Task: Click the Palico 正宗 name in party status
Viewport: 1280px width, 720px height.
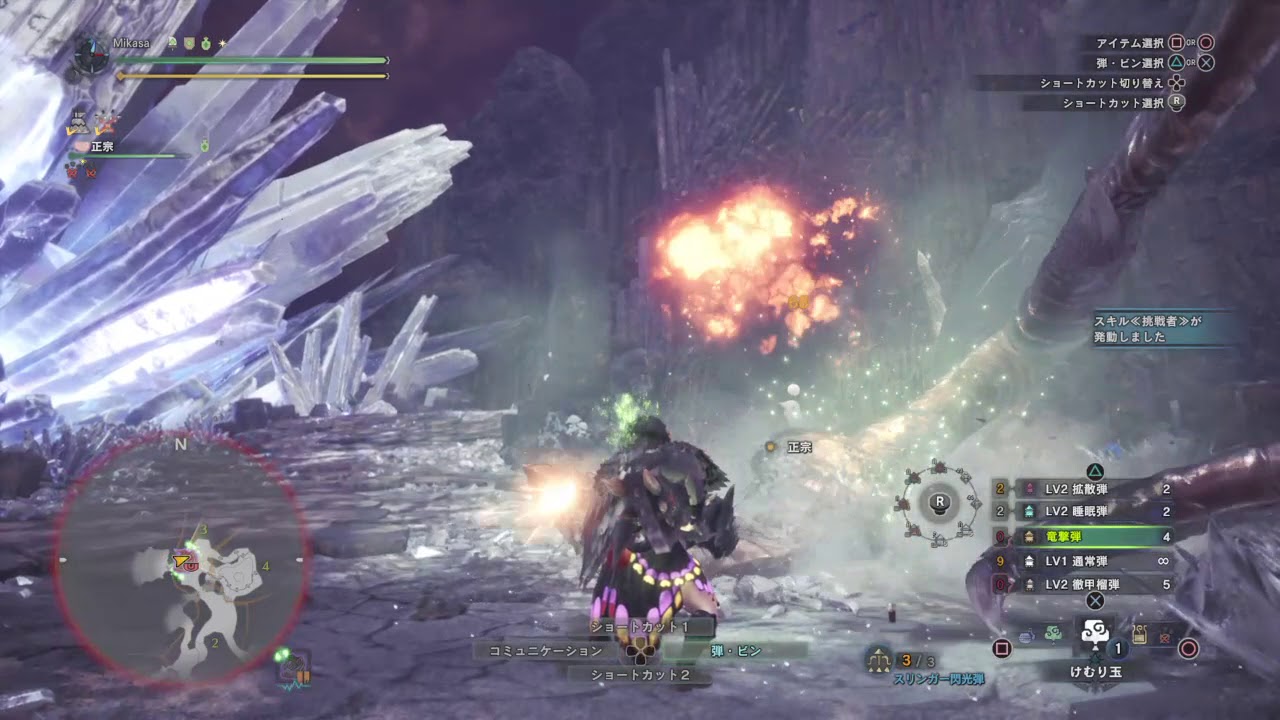Action: [104, 146]
